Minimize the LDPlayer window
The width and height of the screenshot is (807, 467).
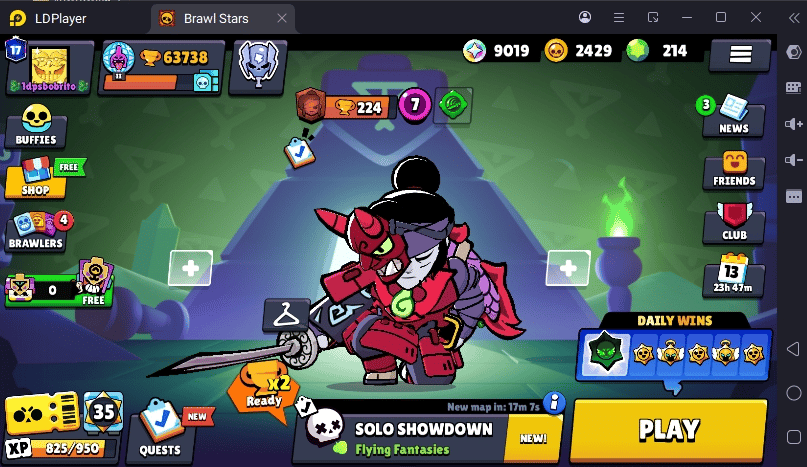[687, 18]
